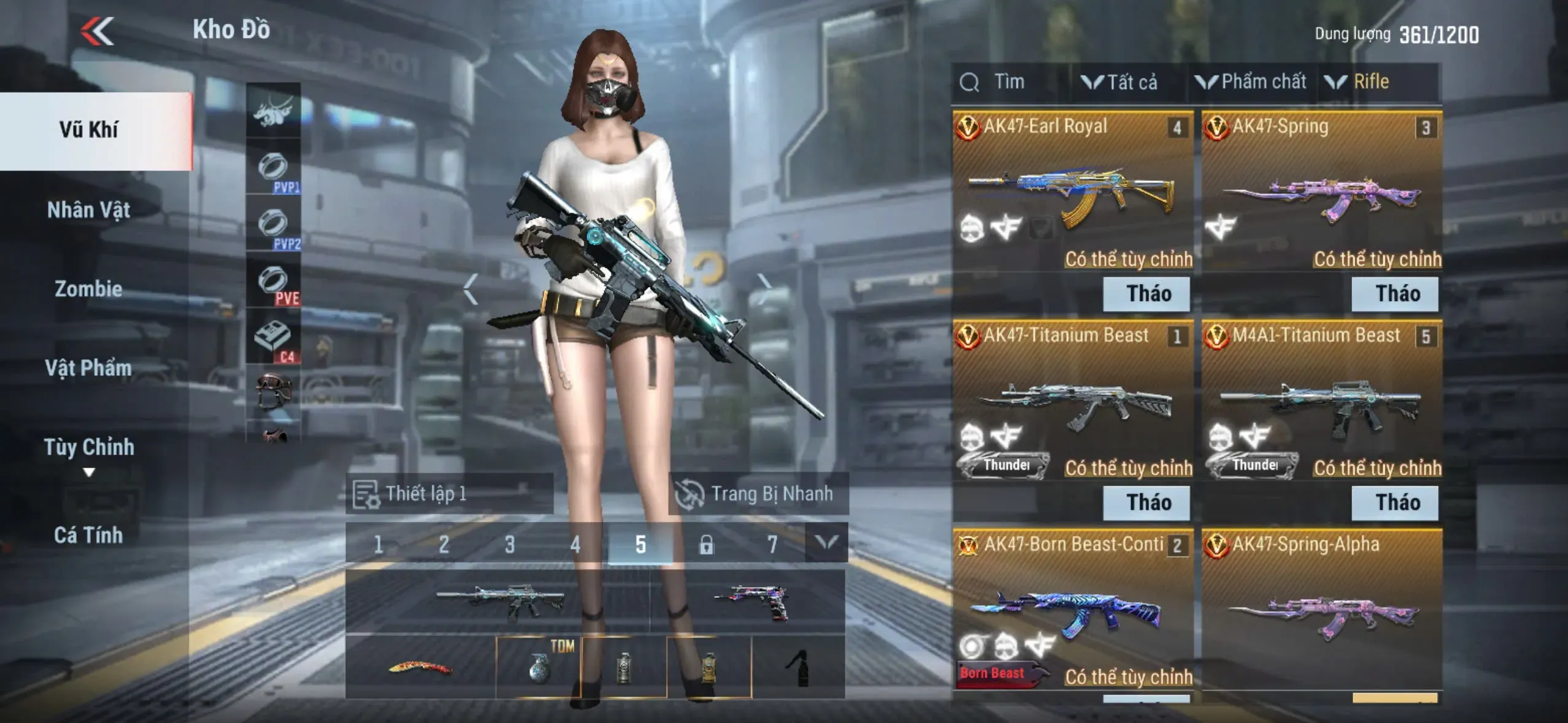
Task: Switch to loadout slot 7
Action: click(x=772, y=544)
